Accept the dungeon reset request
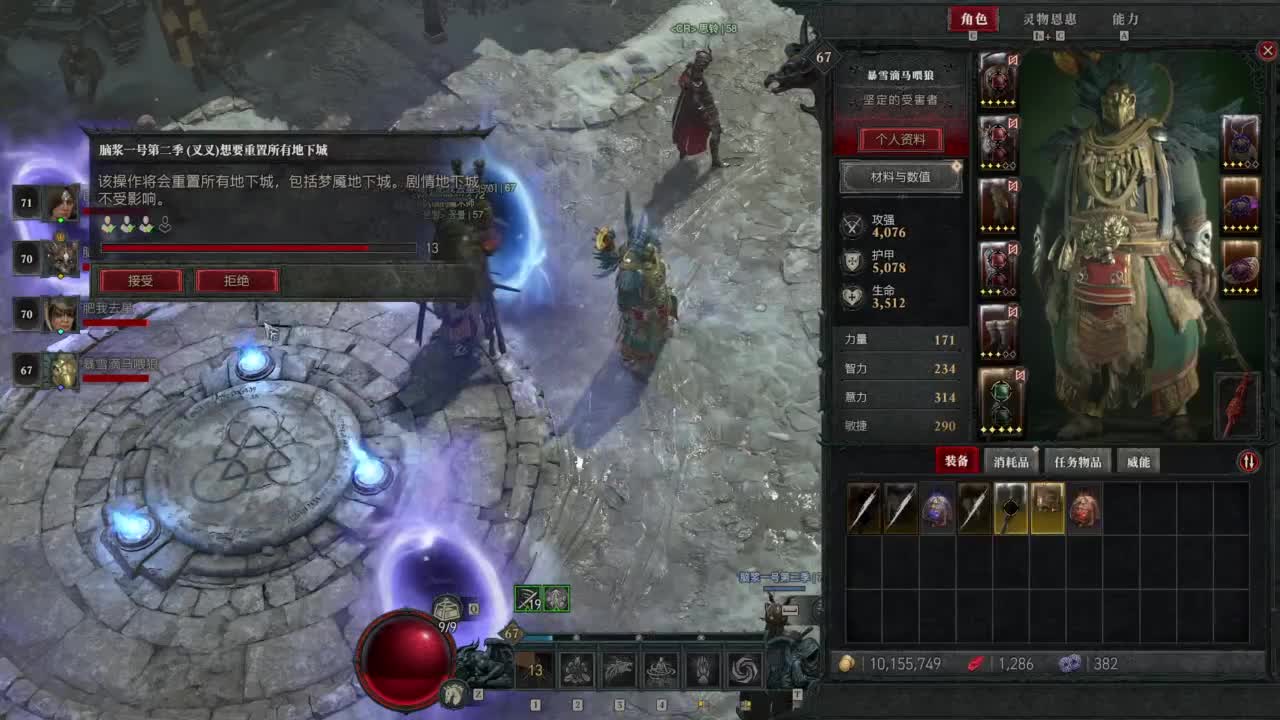1280x720 pixels. coord(140,281)
